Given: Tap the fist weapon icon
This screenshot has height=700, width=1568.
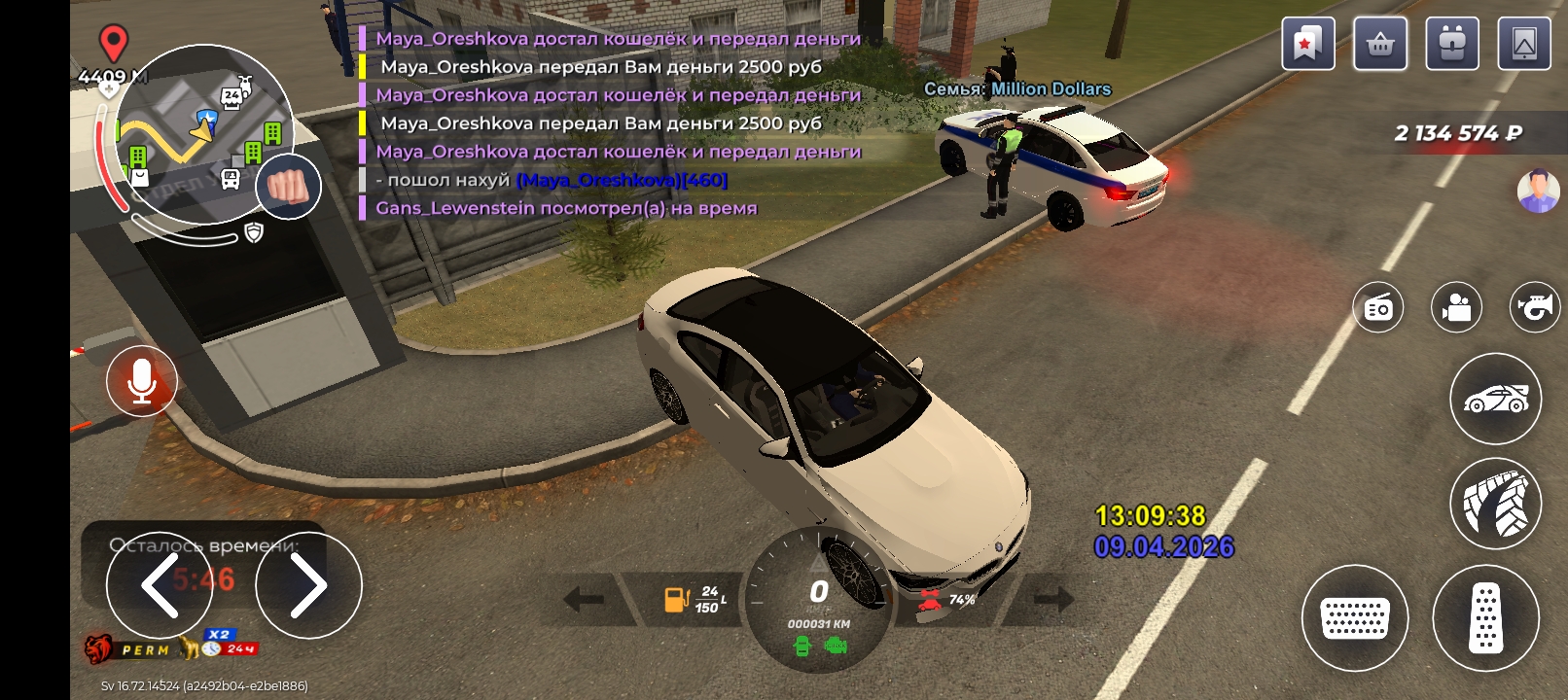Looking at the screenshot, I should coord(288,186).
